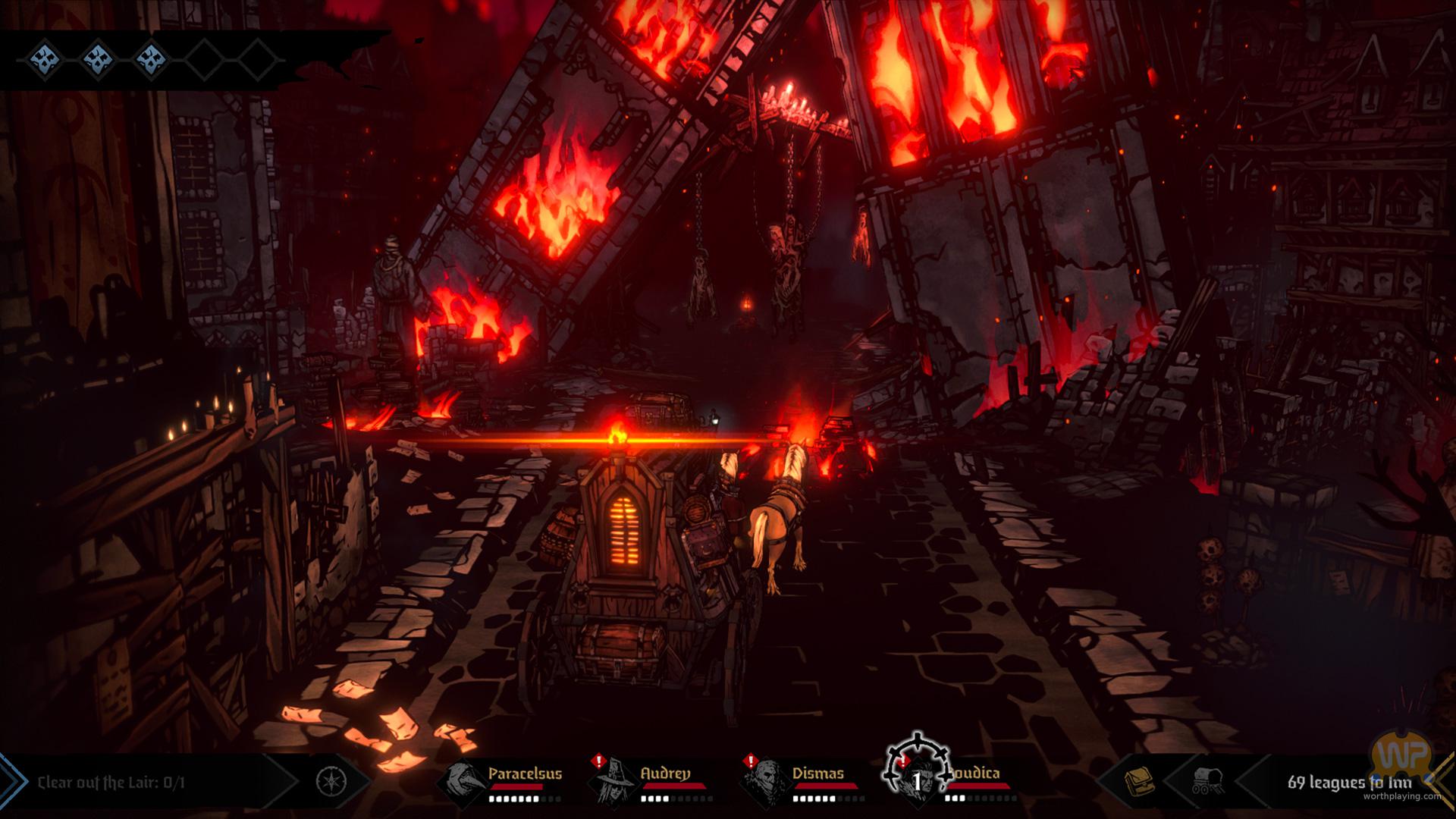Show the Clear out the Lair objective

tap(111, 782)
